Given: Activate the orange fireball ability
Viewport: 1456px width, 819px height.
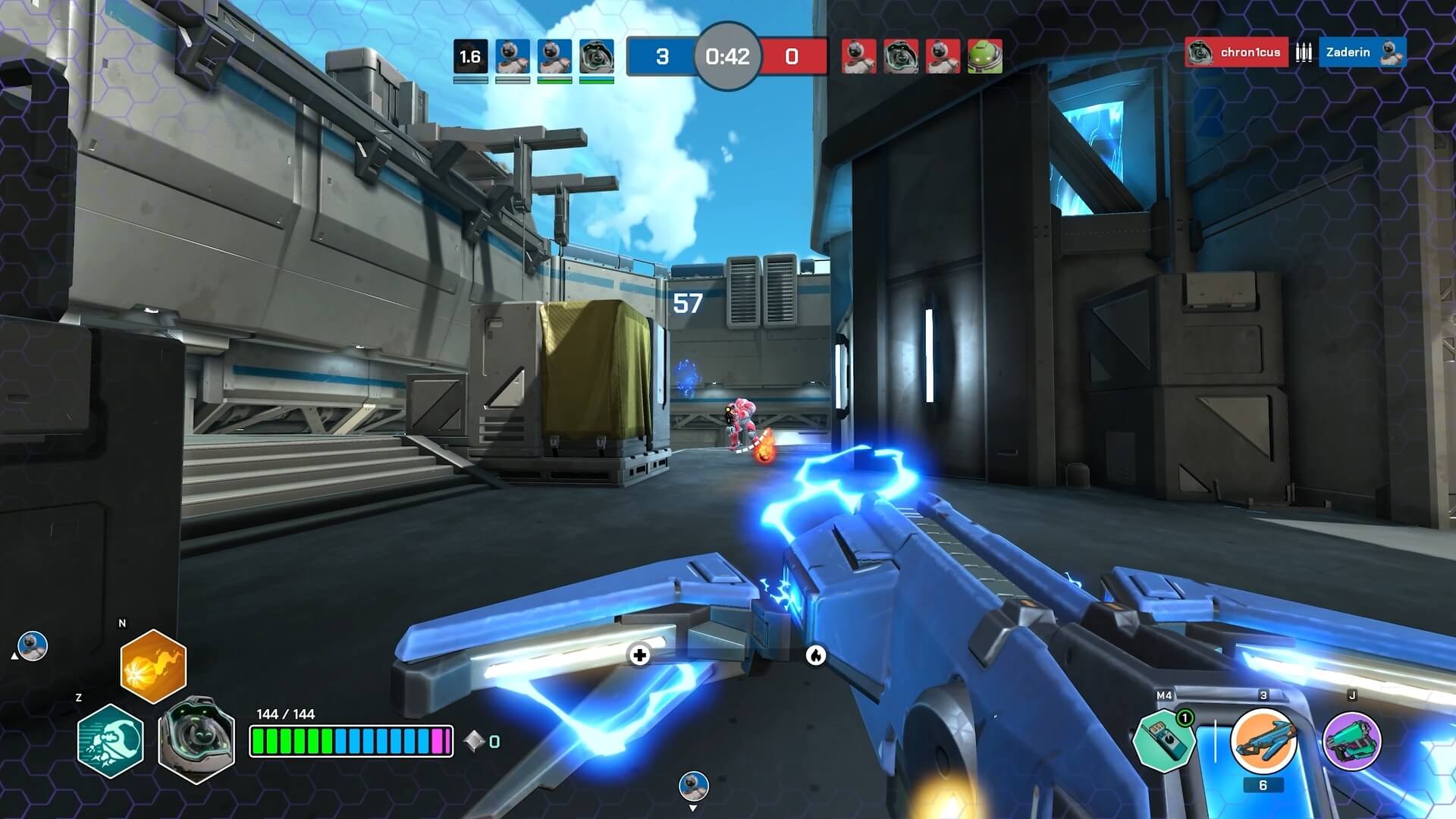Looking at the screenshot, I should tap(153, 666).
